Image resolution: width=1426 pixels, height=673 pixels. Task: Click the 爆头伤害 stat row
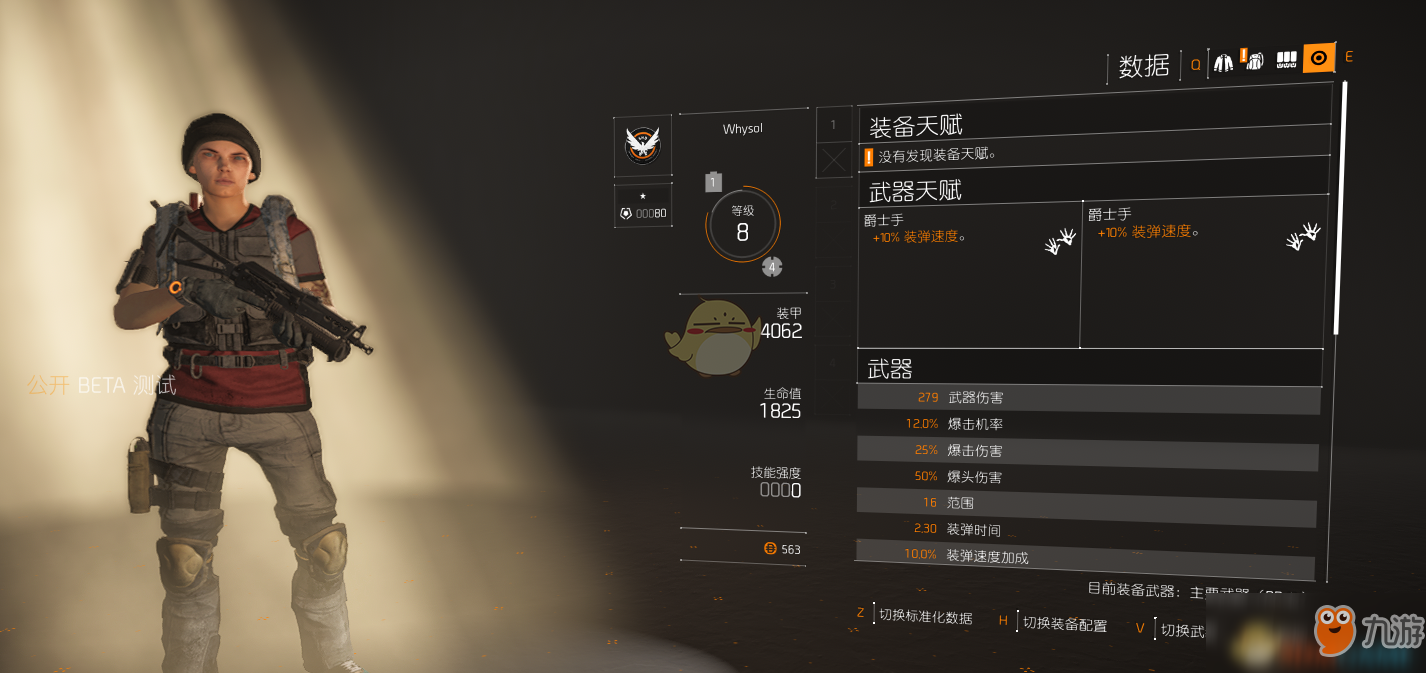pyautogui.click(x=1087, y=477)
